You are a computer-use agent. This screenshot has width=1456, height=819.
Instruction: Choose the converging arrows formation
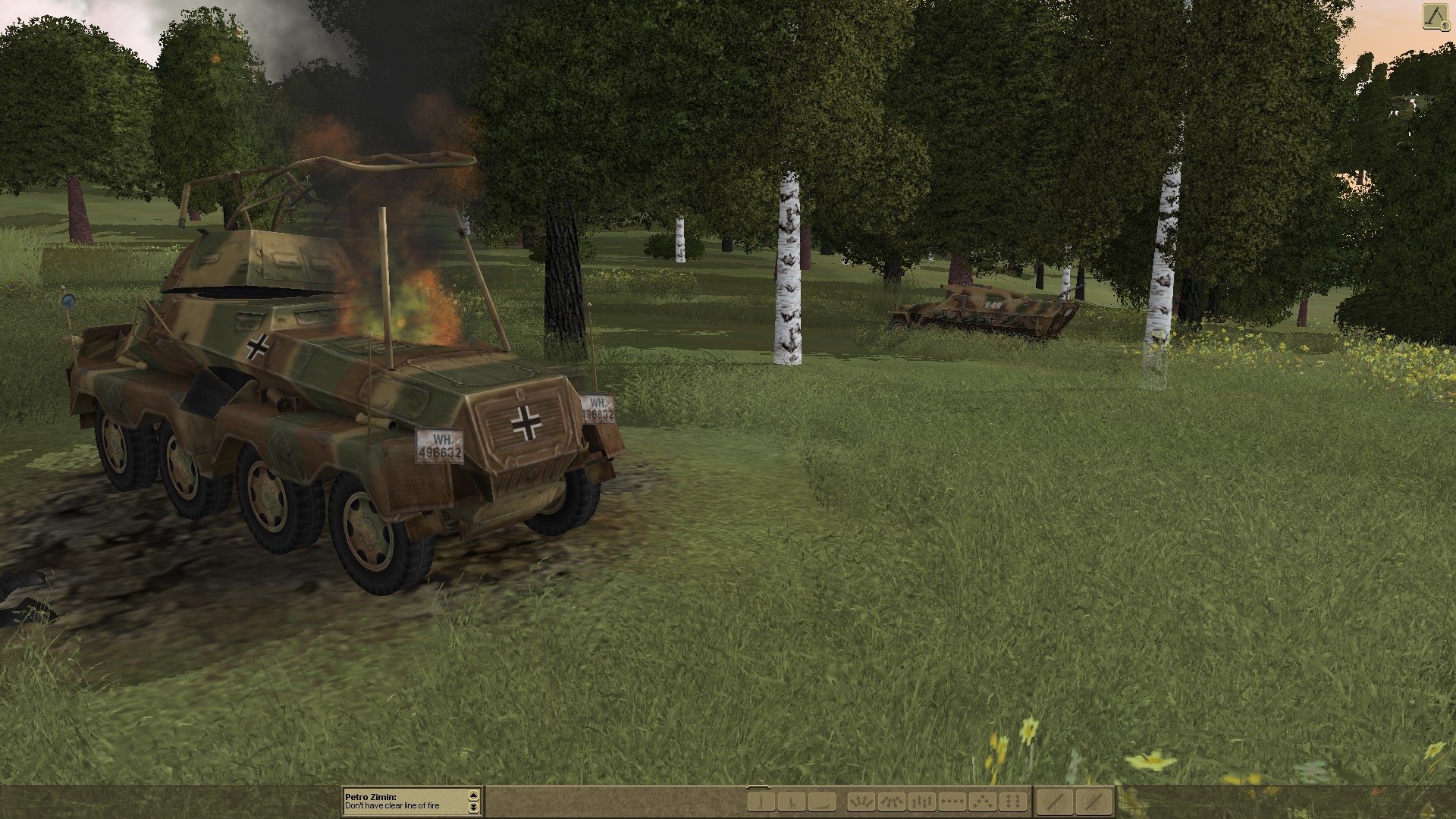click(892, 802)
